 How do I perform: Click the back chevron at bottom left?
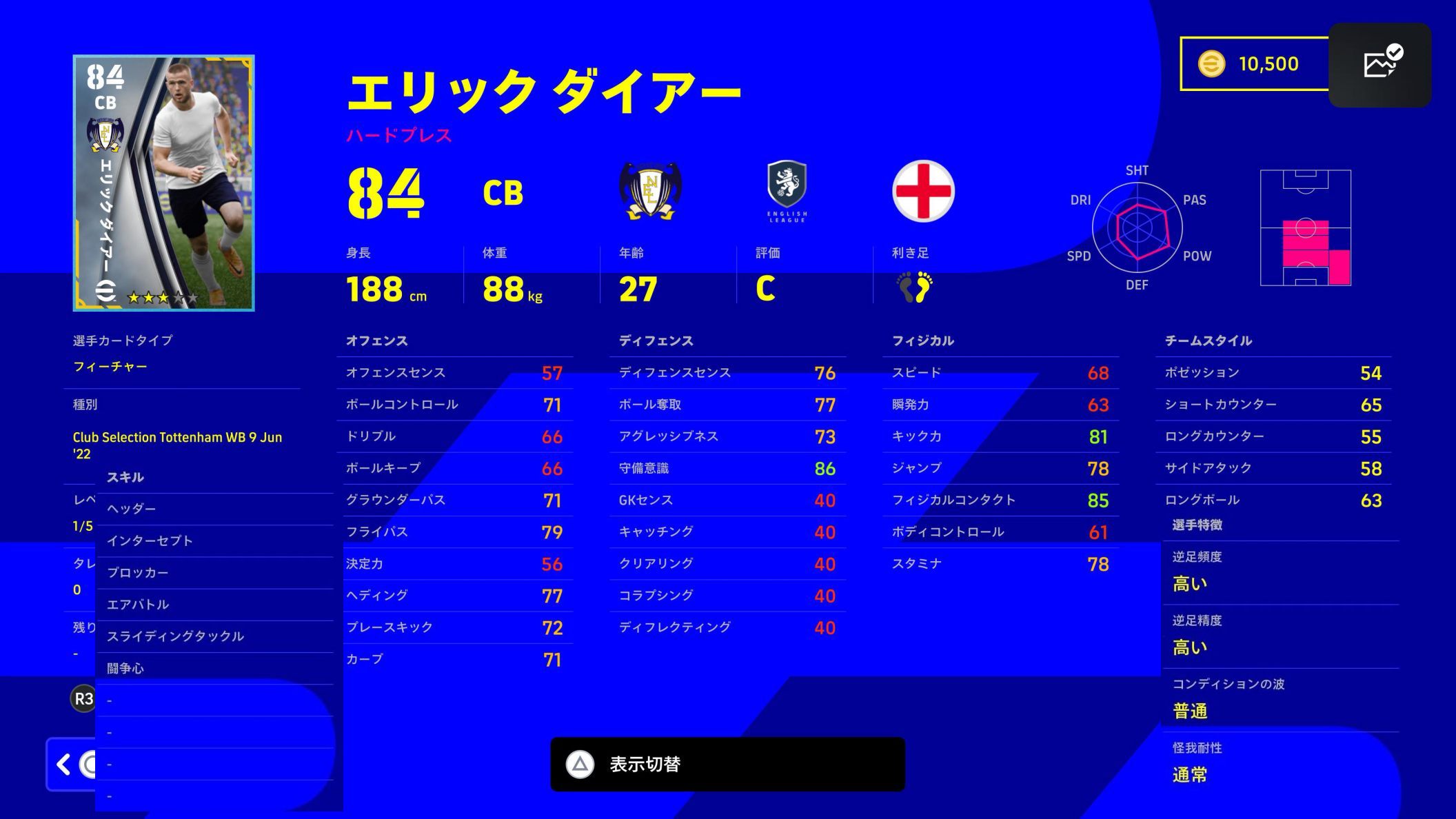coord(63,765)
